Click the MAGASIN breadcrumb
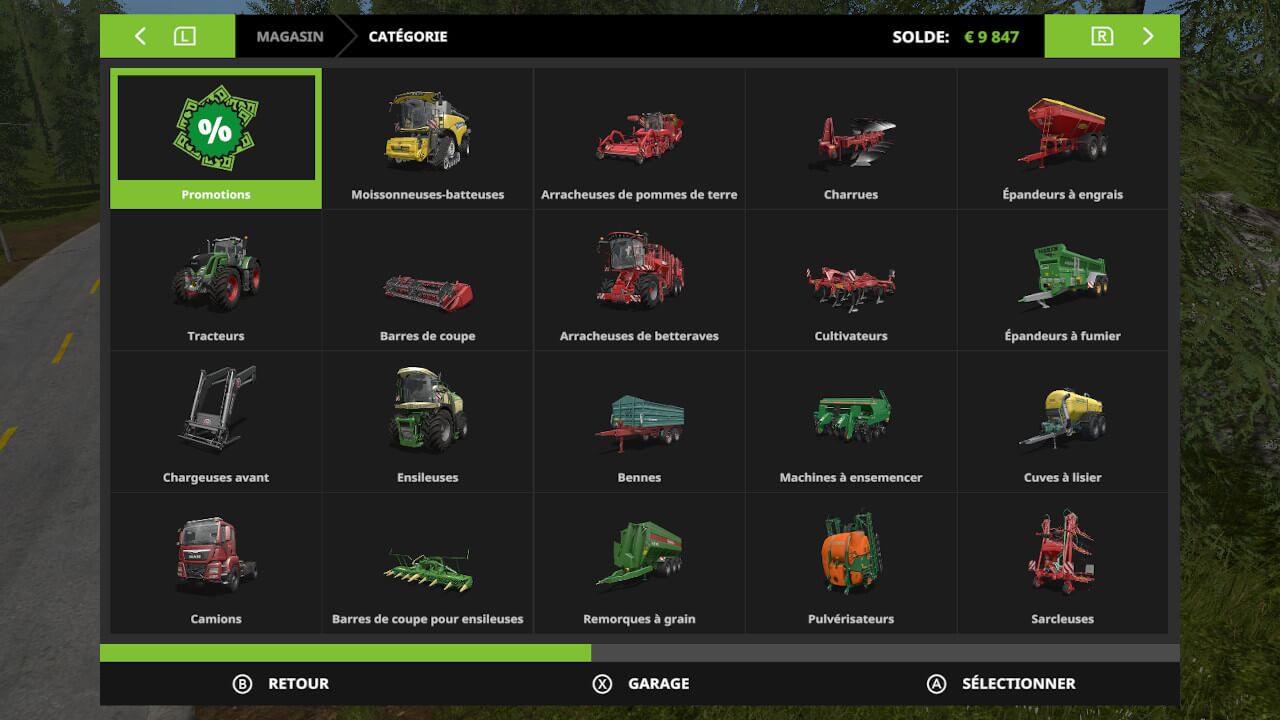The image size is (1280, 720). (x=289, y=37)
